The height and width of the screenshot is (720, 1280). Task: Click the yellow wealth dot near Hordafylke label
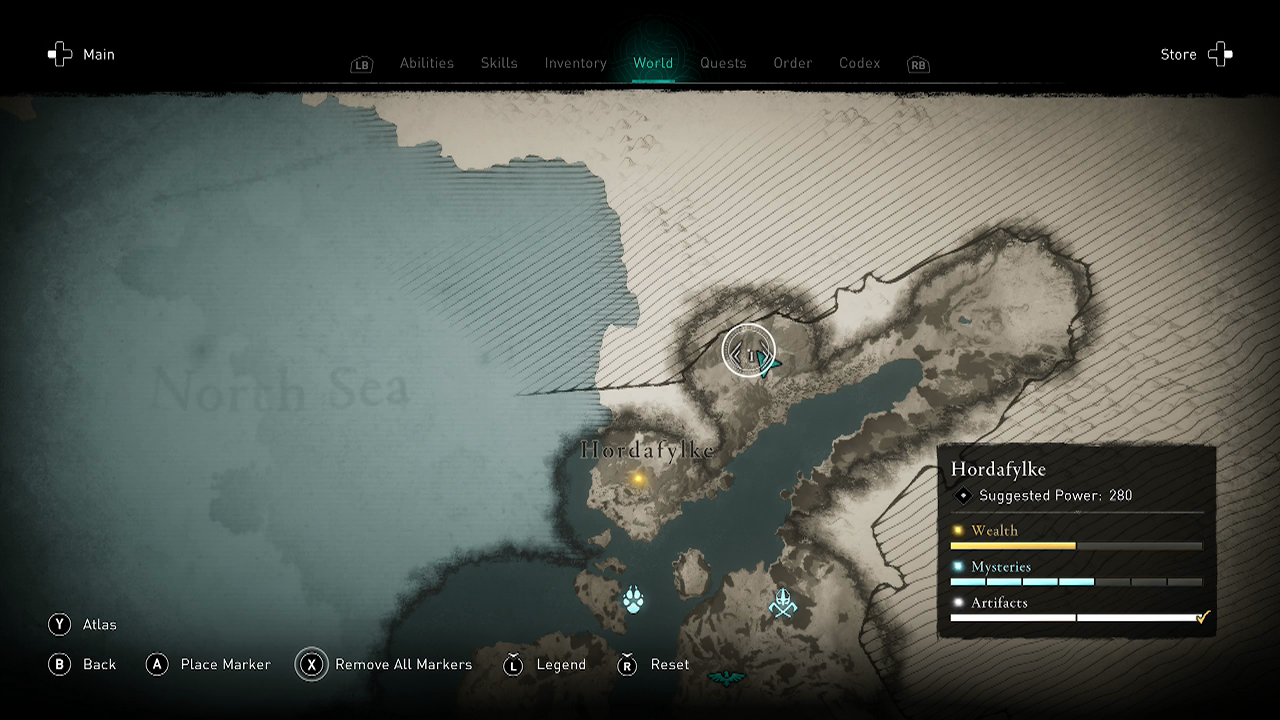pyautogui.click(x=637, y=481)
